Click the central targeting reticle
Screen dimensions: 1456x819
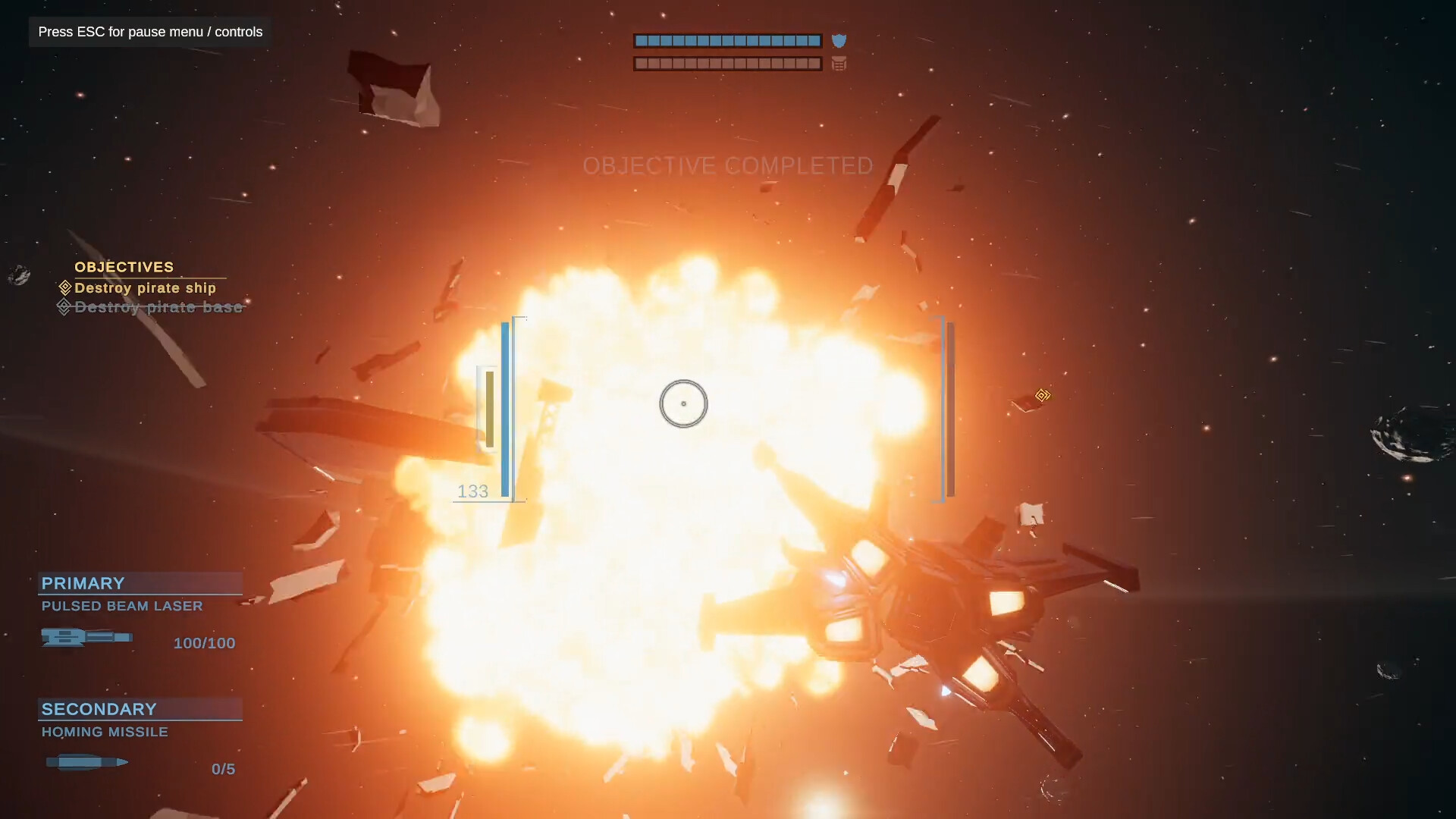[x=683, y=403]
